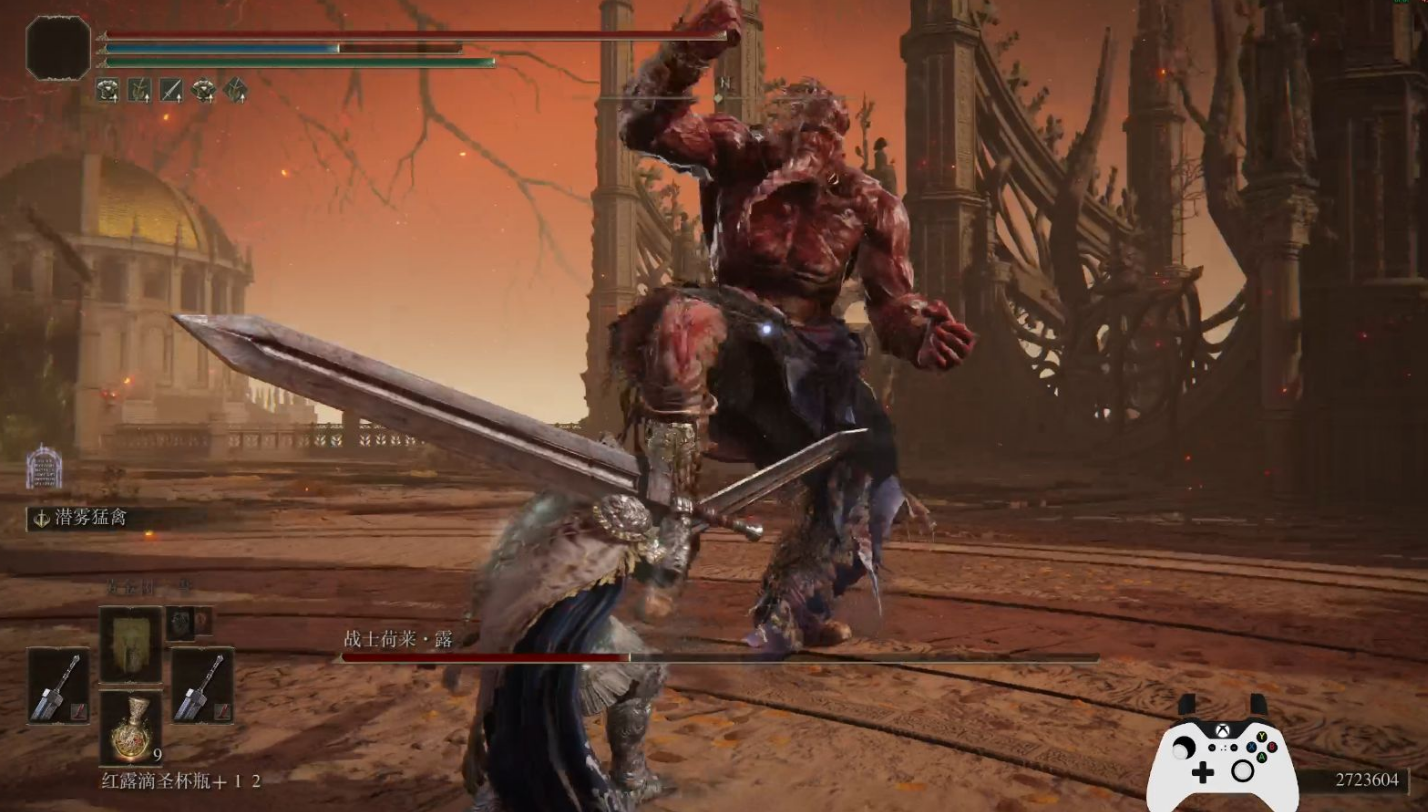Select the Flask of Crimson Tears slot

130,728
